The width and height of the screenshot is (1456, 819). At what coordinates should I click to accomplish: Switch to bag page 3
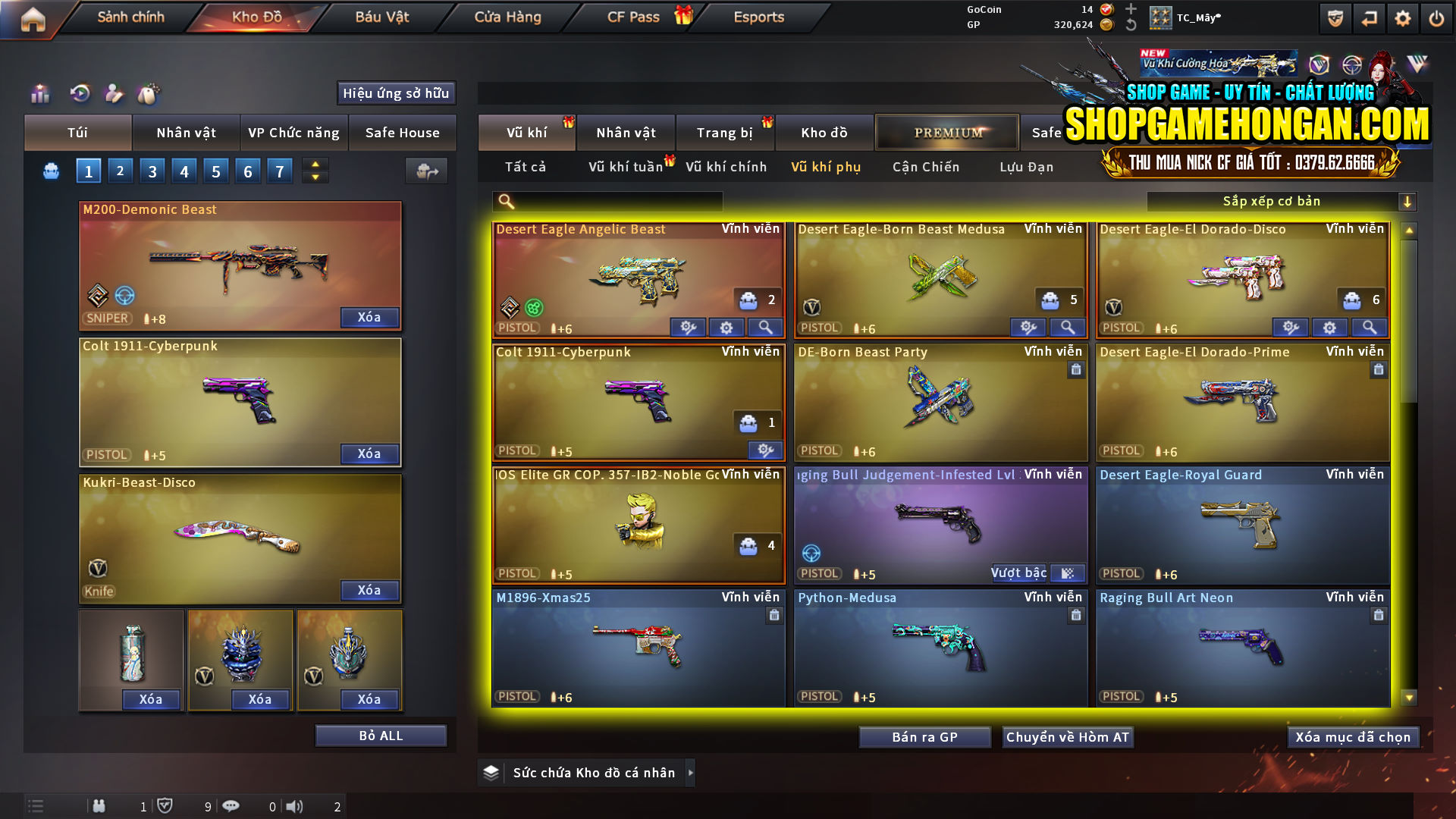(152, 171)
